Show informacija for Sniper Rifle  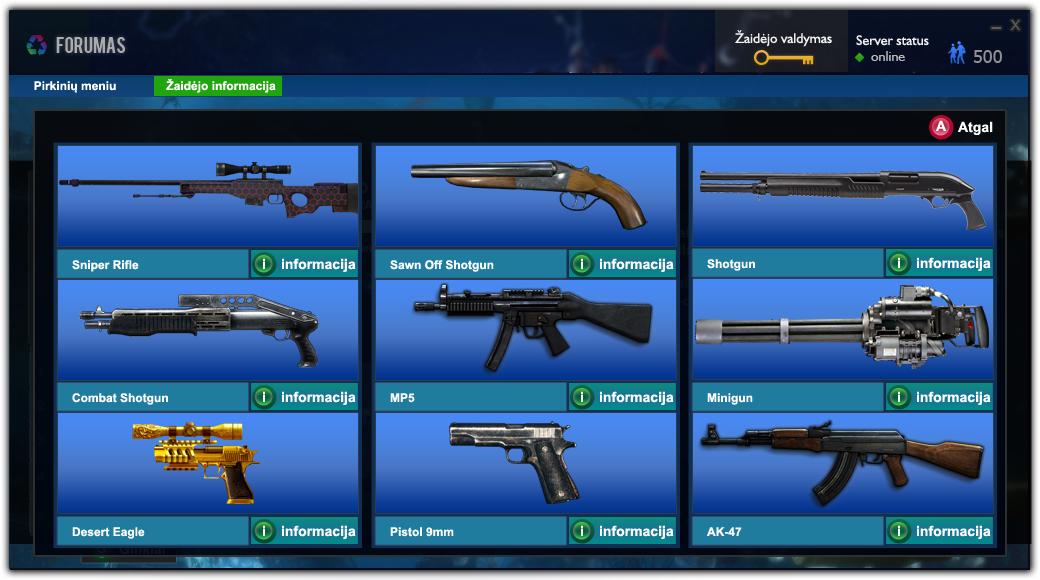click(x=304, y=264)
